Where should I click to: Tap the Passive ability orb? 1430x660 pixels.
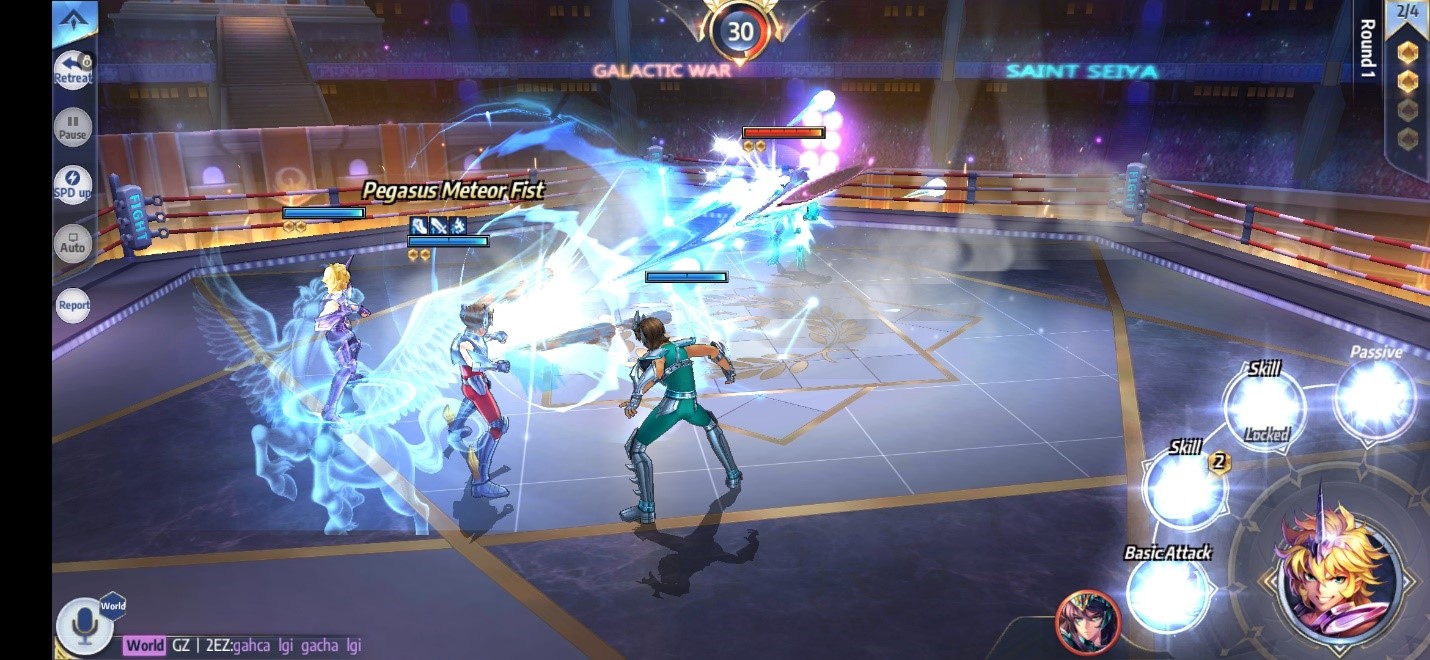tap(1376, 397)
